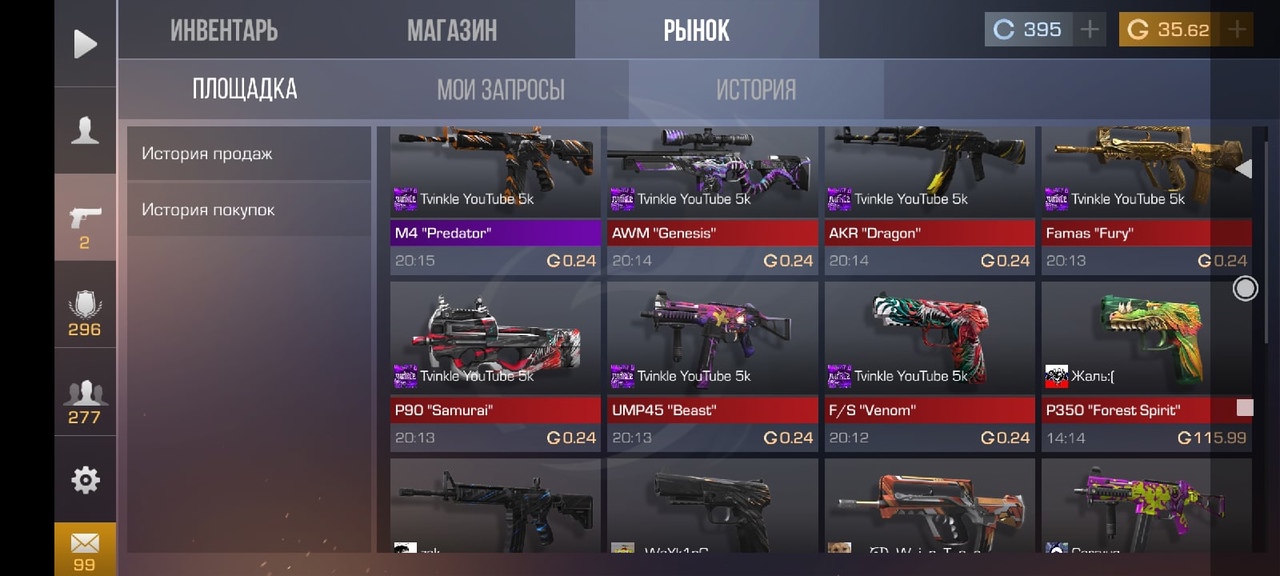Image resolution: width=1280 pixels, height=576 pixels.
Task: Open the Инвентарь tab
Action: point(224,30)
